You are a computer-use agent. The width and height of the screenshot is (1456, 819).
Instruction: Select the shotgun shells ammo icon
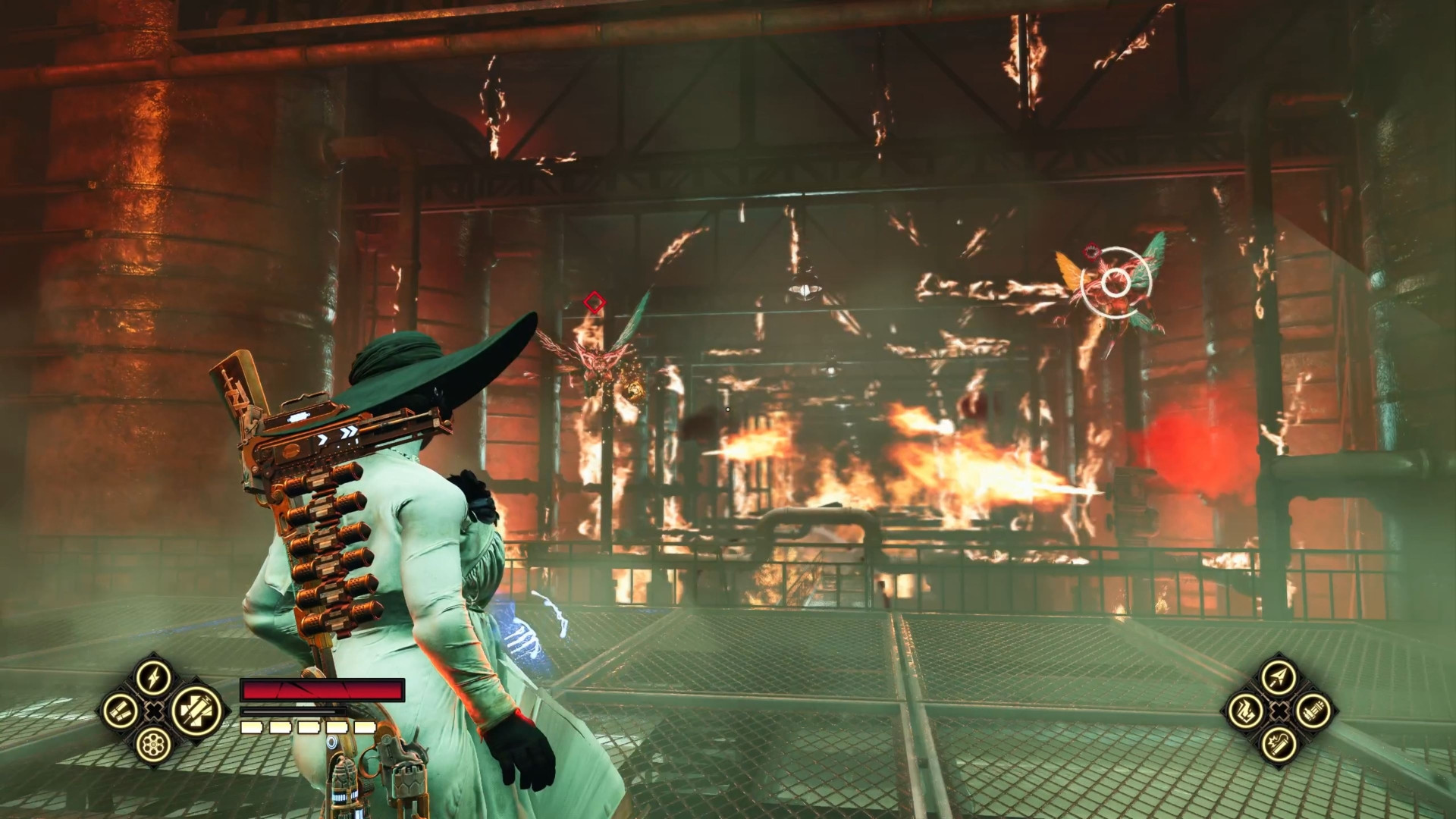point(121,711)
